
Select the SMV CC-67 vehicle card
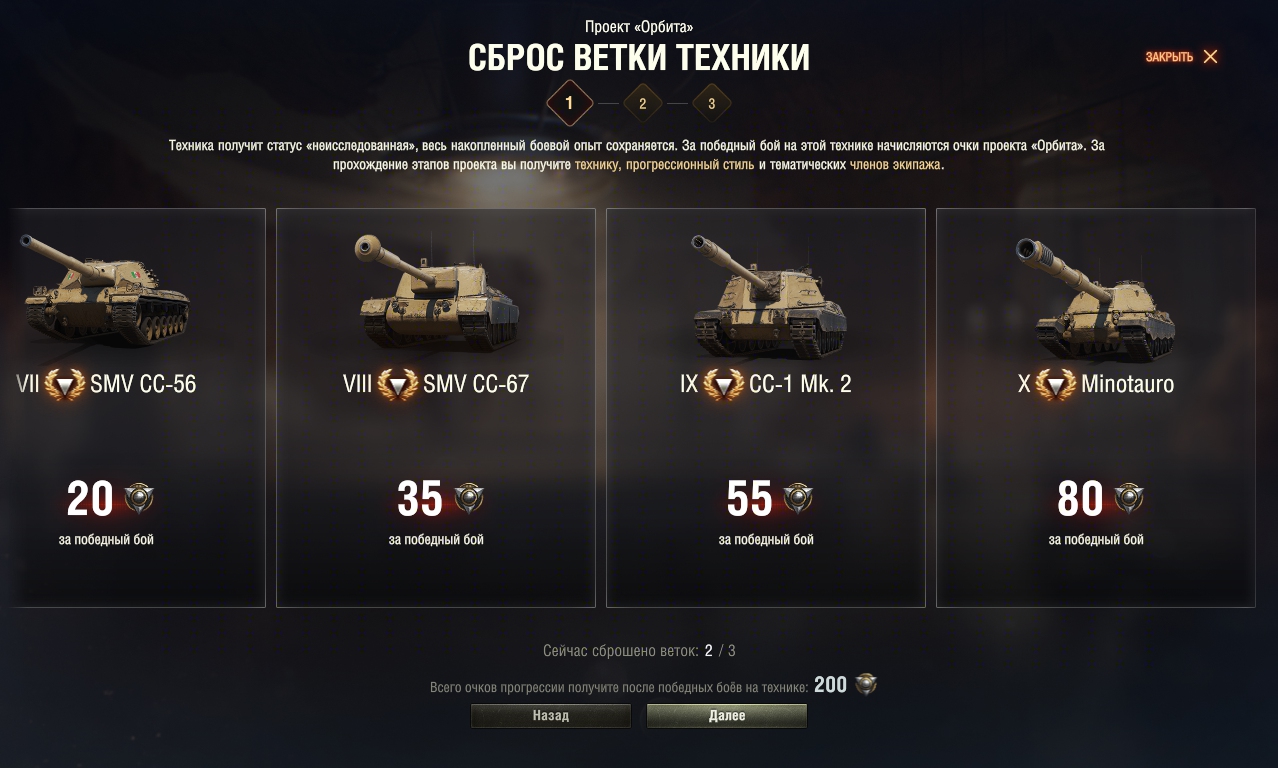435,407
